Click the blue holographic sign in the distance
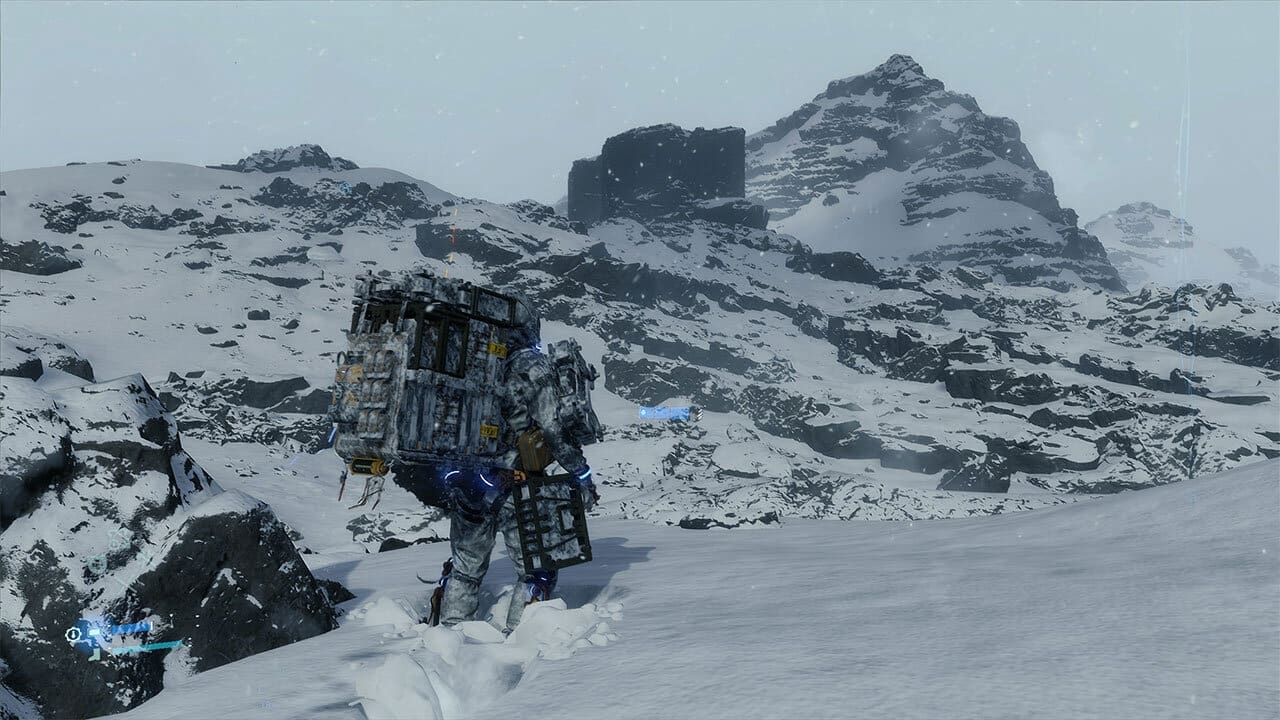The height and width of the screenshot is (720, 1280). pyautogui.click(x=664, y=413)
